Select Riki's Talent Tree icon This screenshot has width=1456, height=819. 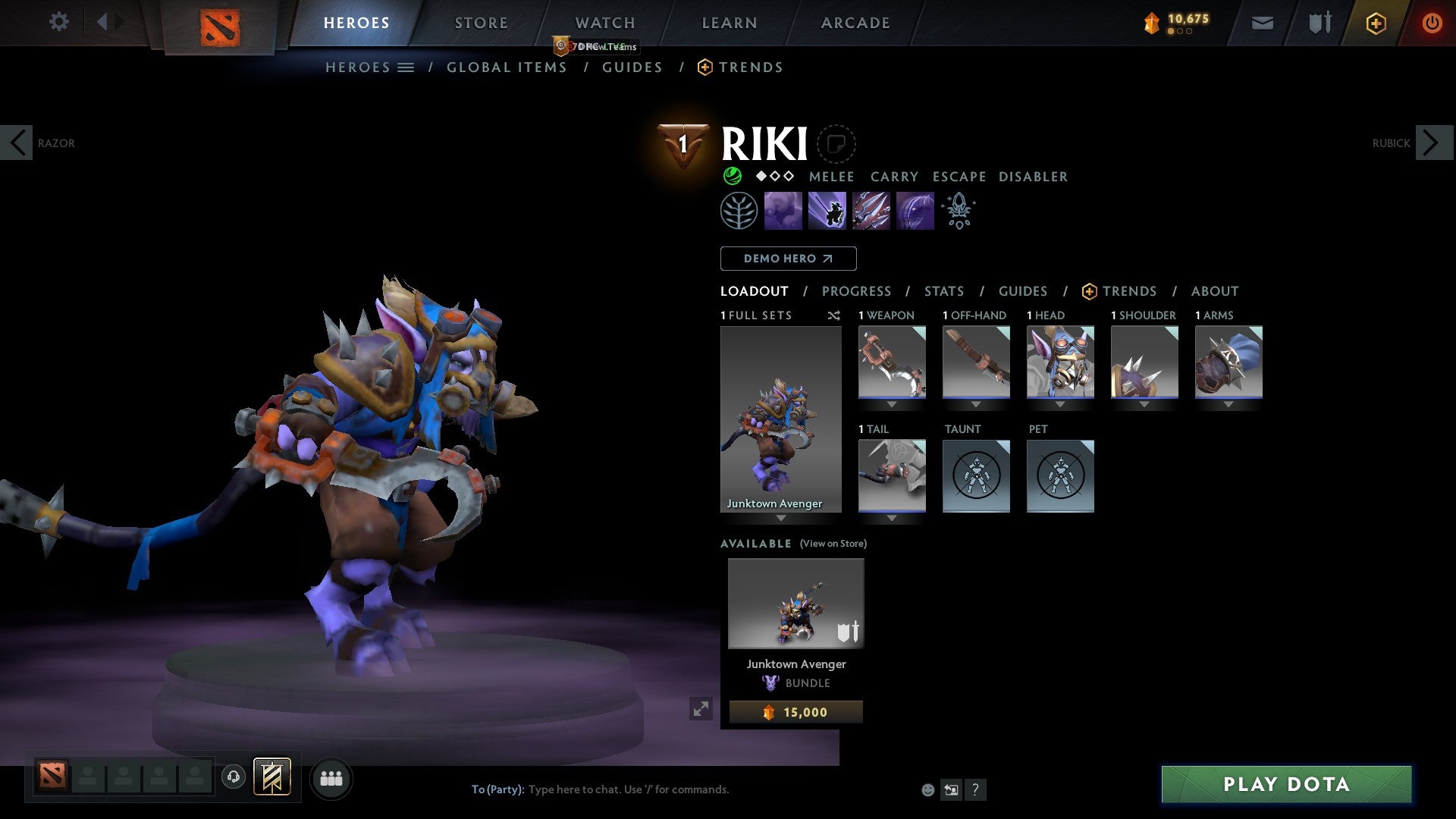pos(738,209)
